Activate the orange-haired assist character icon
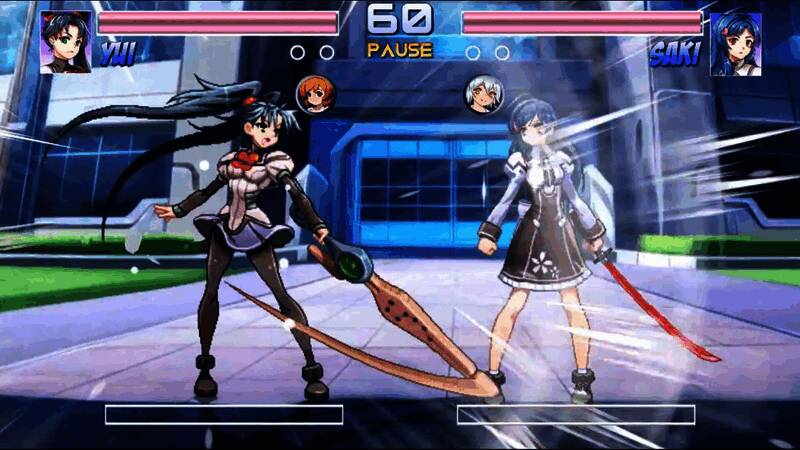Screen dimensions: 800x450 316,94
